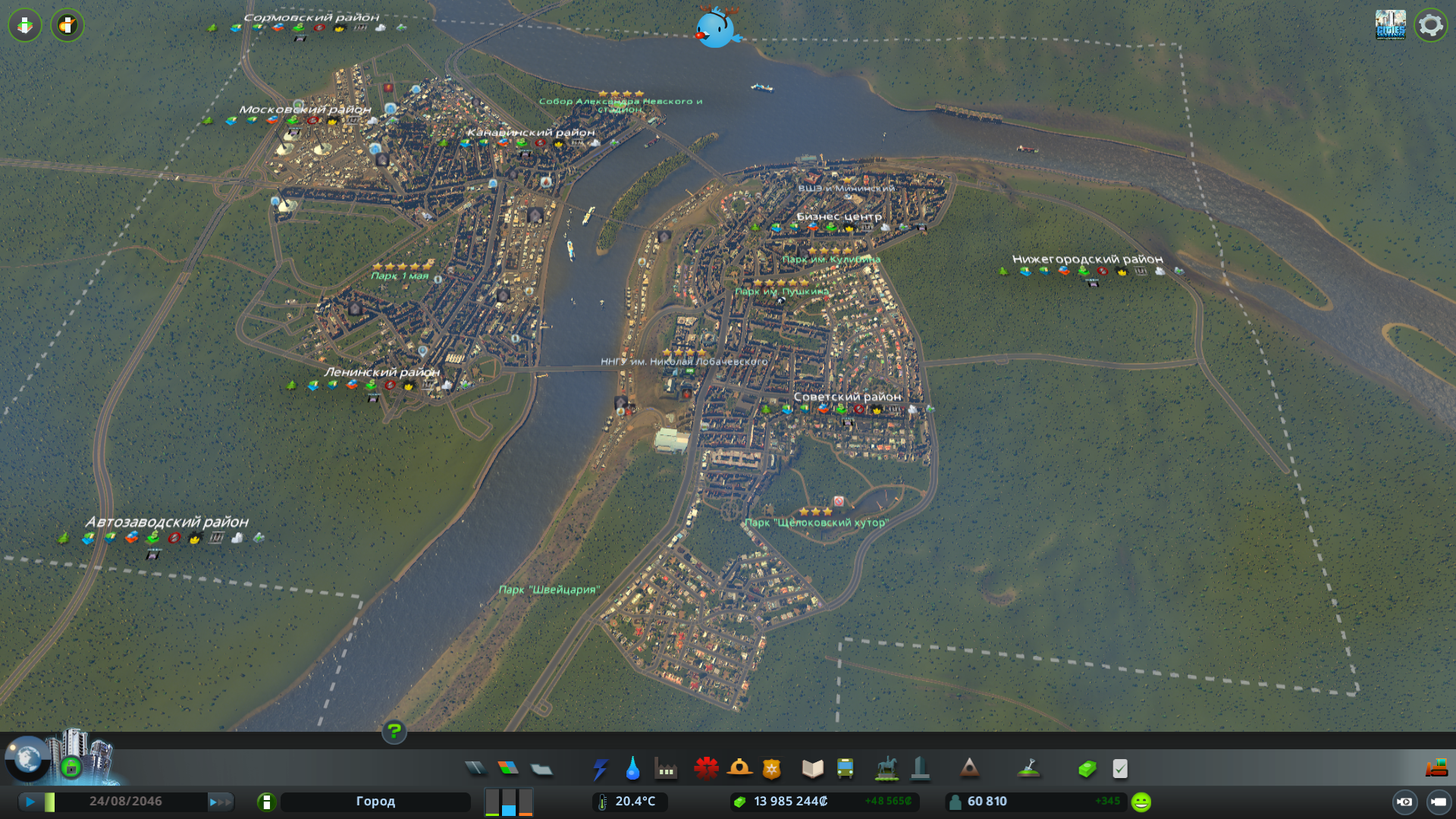Image resolution: width=1456 pixels, height=819 pixels.
Task: Open the Water and Sewage menu
Action: (633, 768)
